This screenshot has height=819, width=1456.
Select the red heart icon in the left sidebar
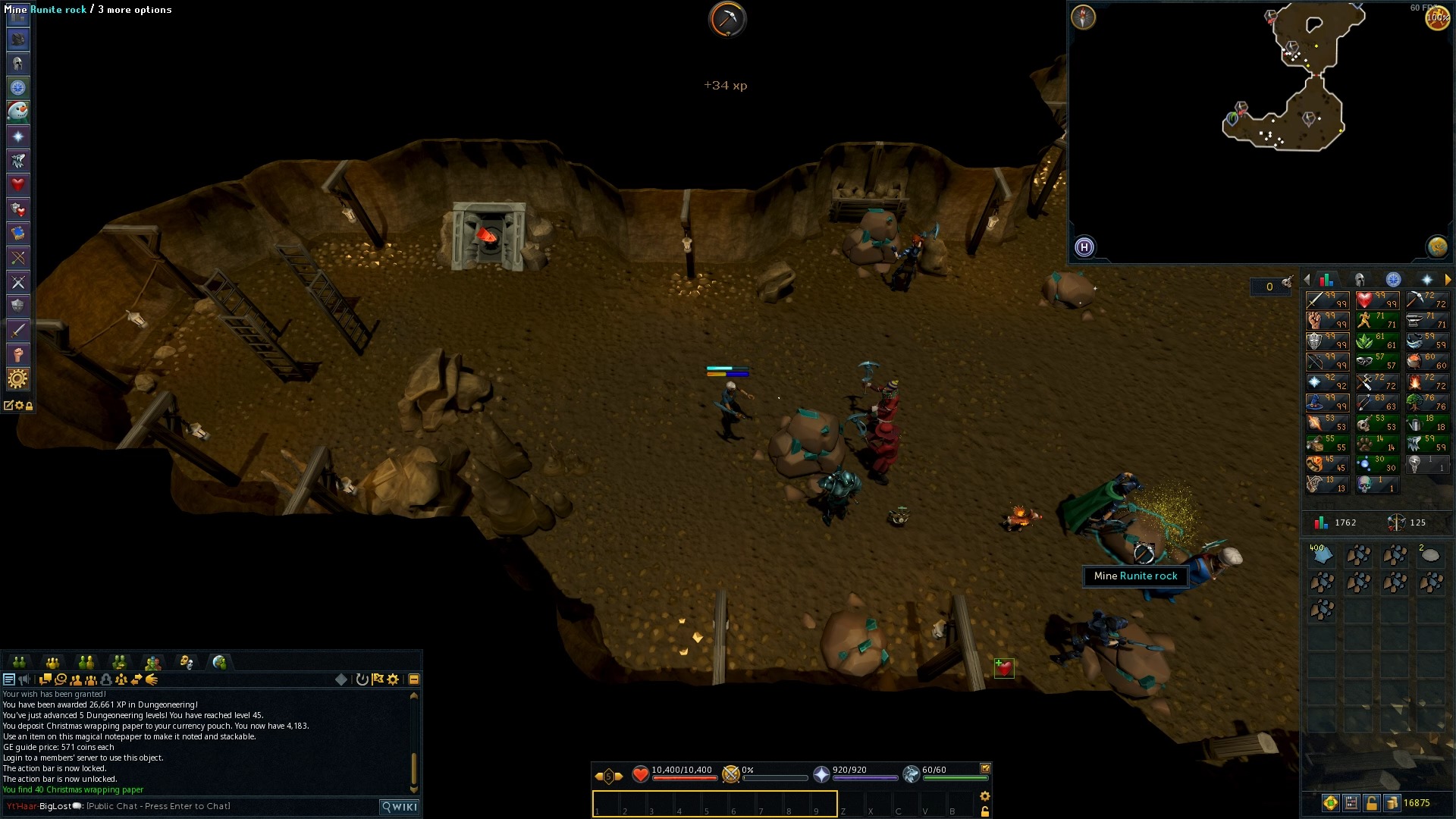[18, 184]
